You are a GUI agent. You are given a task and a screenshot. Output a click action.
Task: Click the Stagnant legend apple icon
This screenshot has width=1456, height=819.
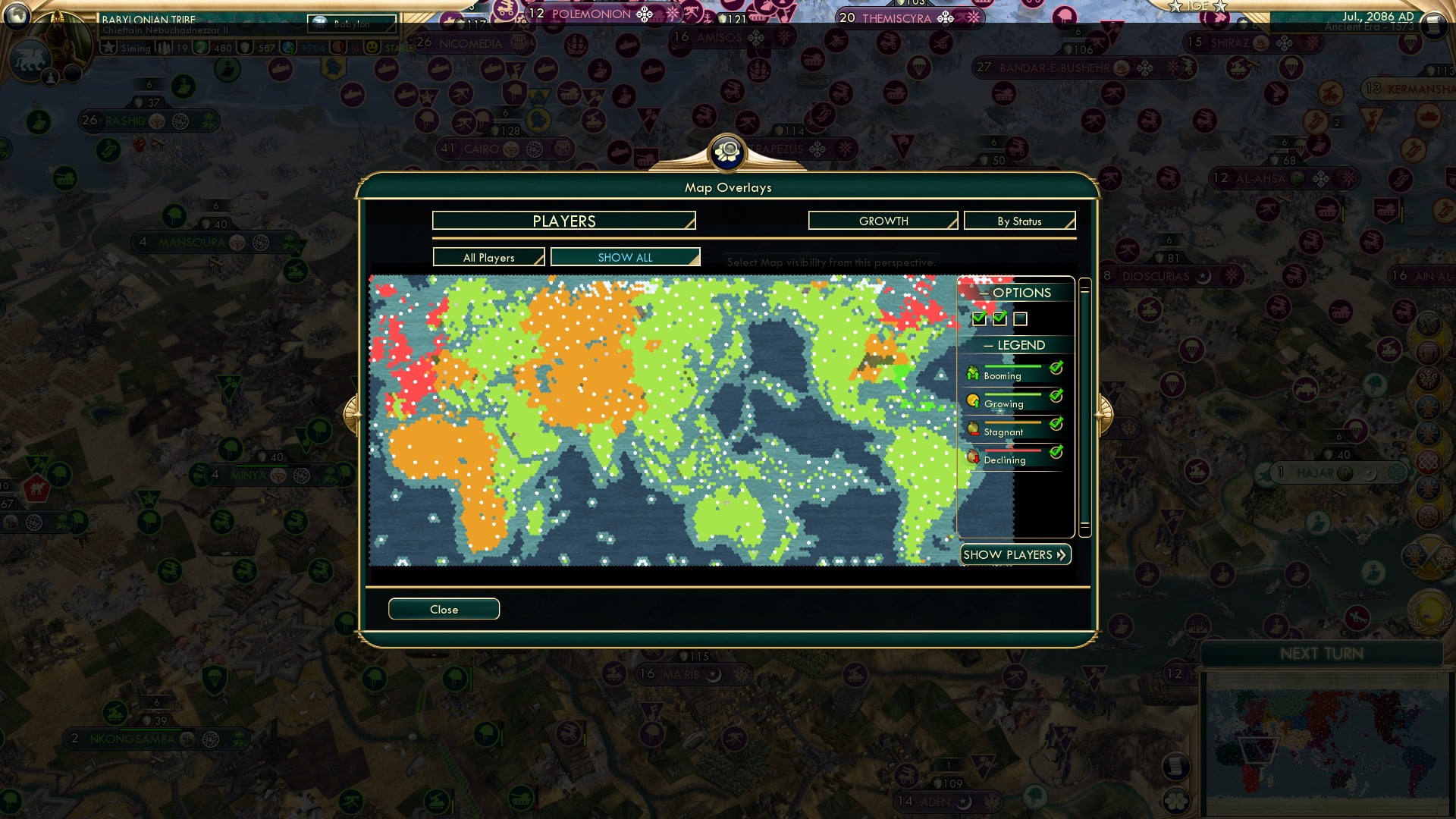coord(974,428)
